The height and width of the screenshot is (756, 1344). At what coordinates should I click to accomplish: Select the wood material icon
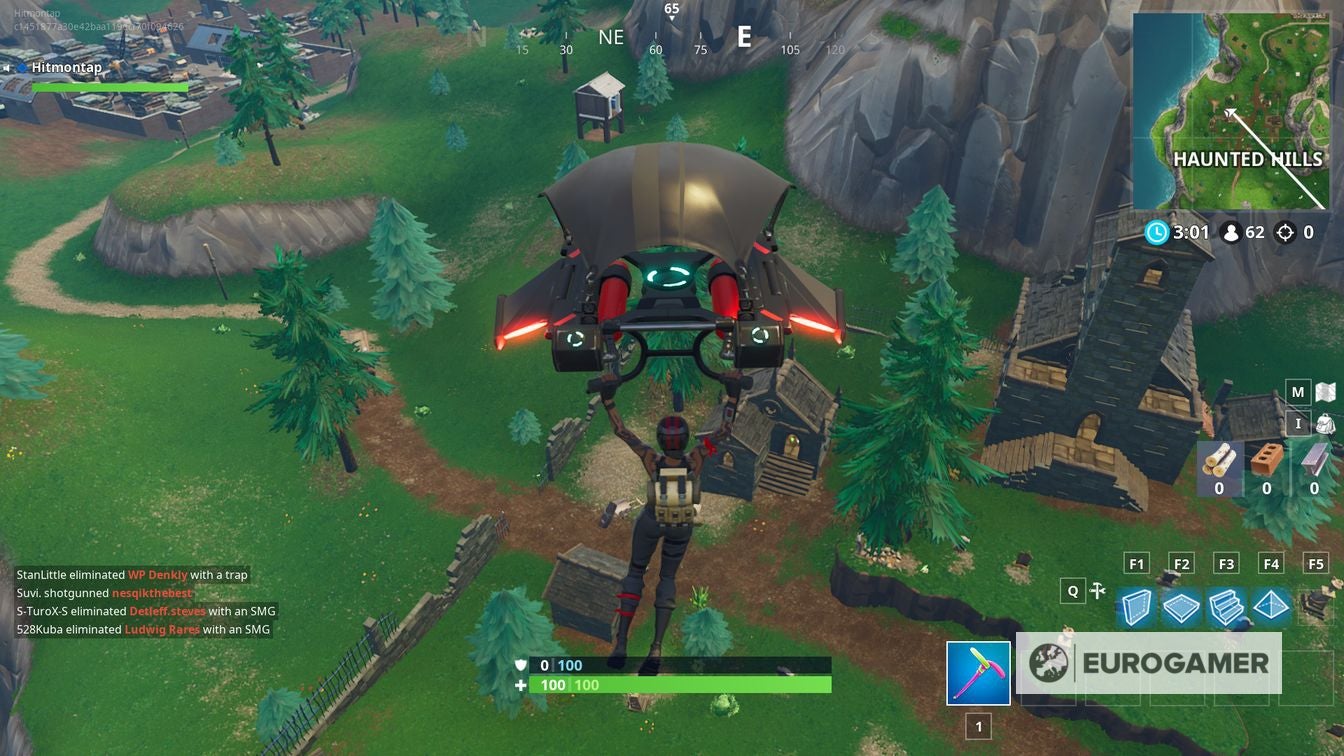tap(1219, 462)
